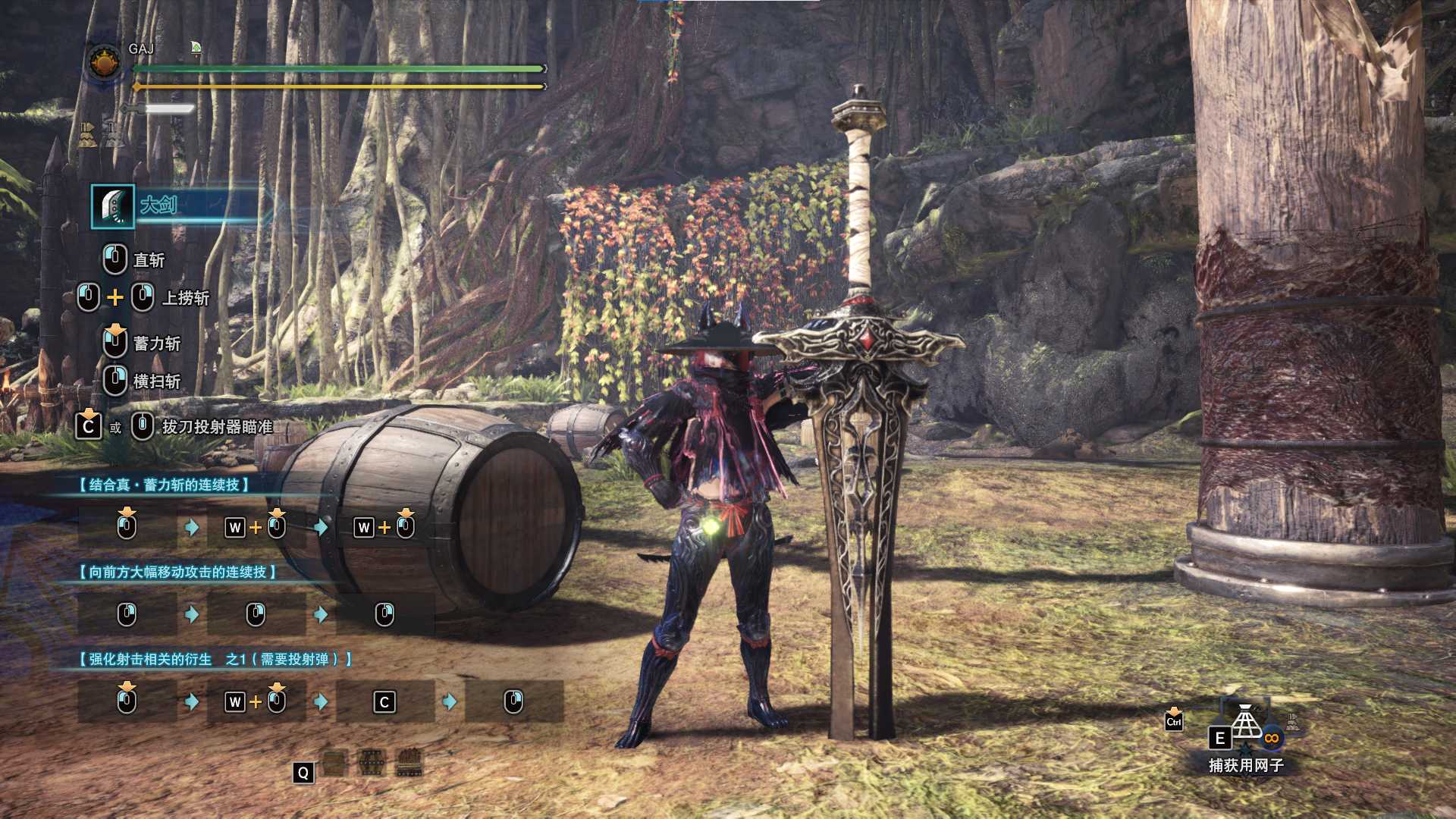
Task: Click the 直斩 mouse-button icon
Action: (112, 260)
